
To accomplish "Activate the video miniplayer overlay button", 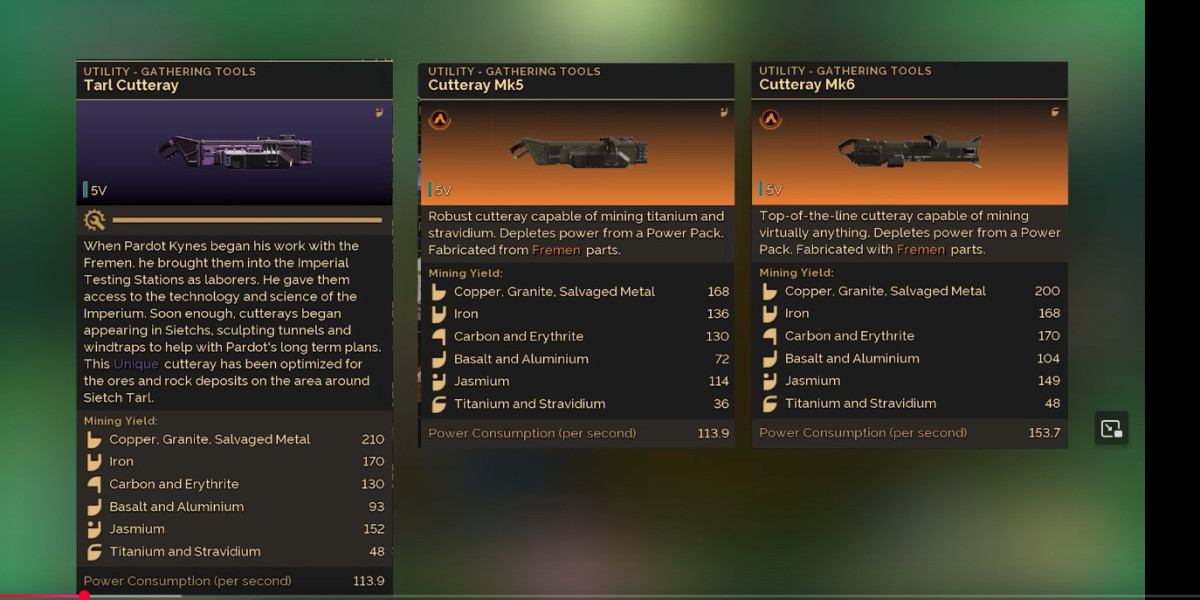I will (1111, 428).
